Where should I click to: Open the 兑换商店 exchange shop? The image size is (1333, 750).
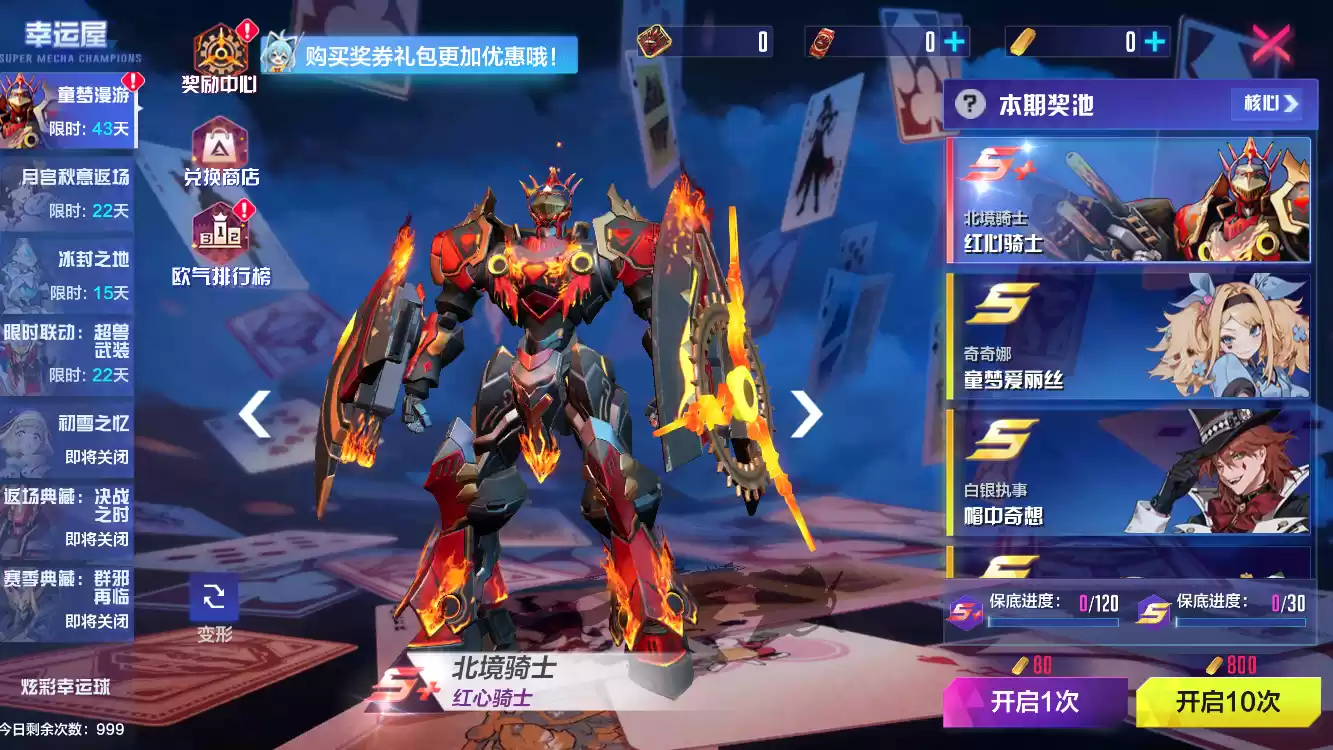pos(220,152)
